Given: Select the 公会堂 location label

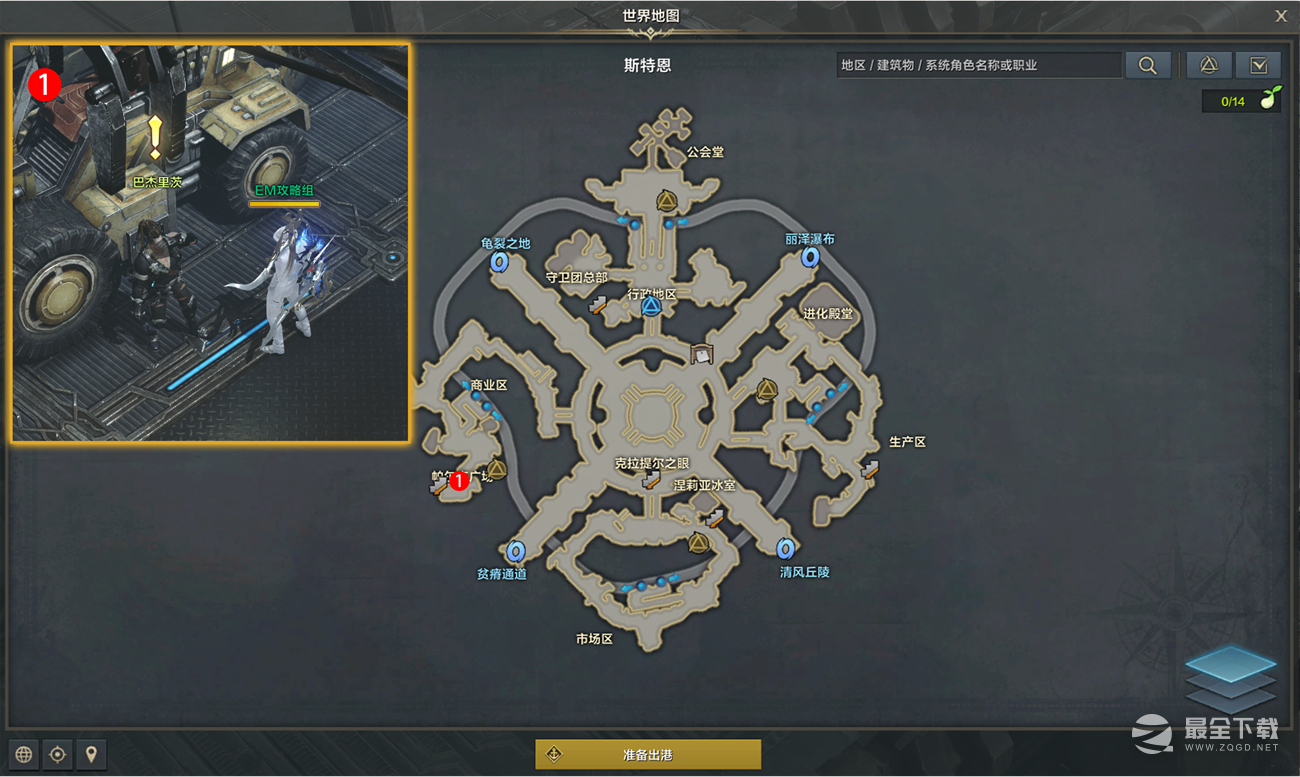Looking at the screenshot, I should [x=703, y=152].
